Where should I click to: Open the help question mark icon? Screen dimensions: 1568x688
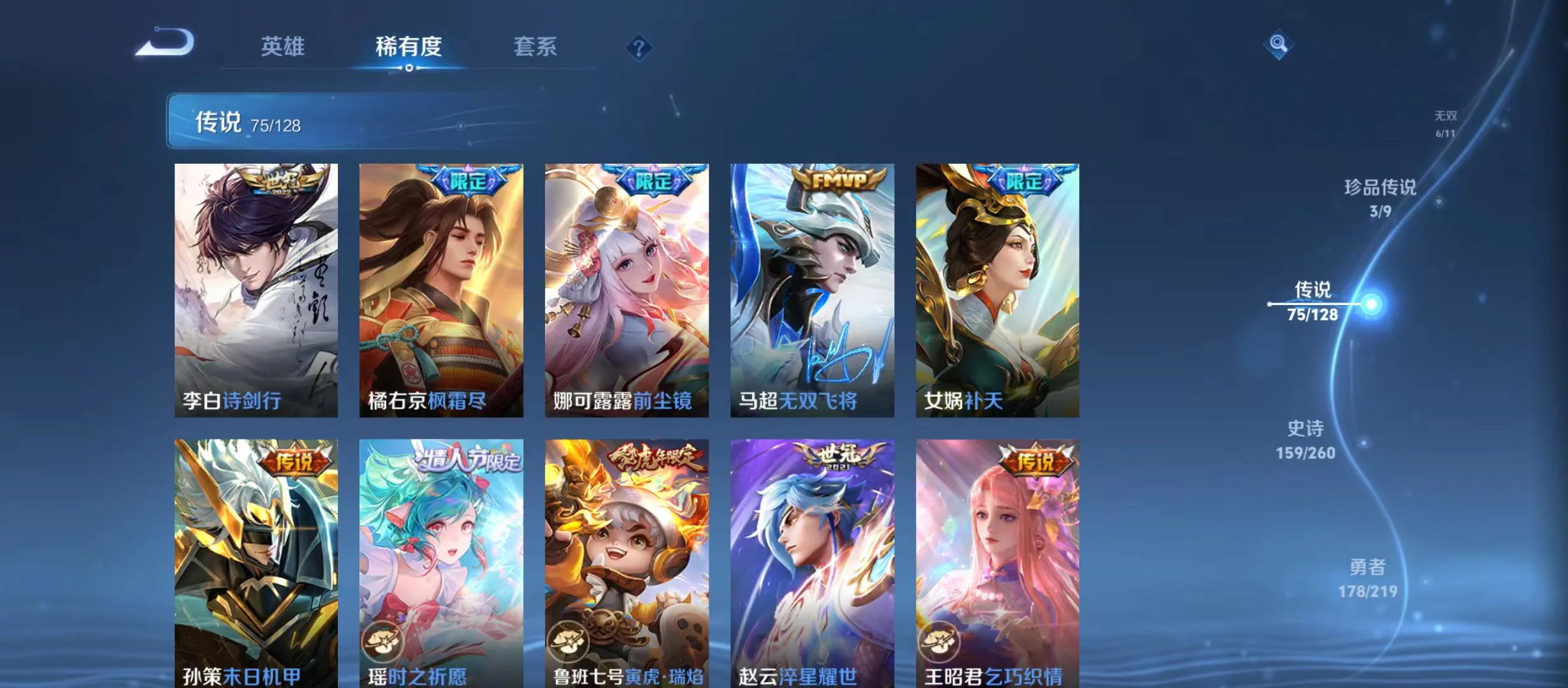pyautogui.click(x=639, y=48)
